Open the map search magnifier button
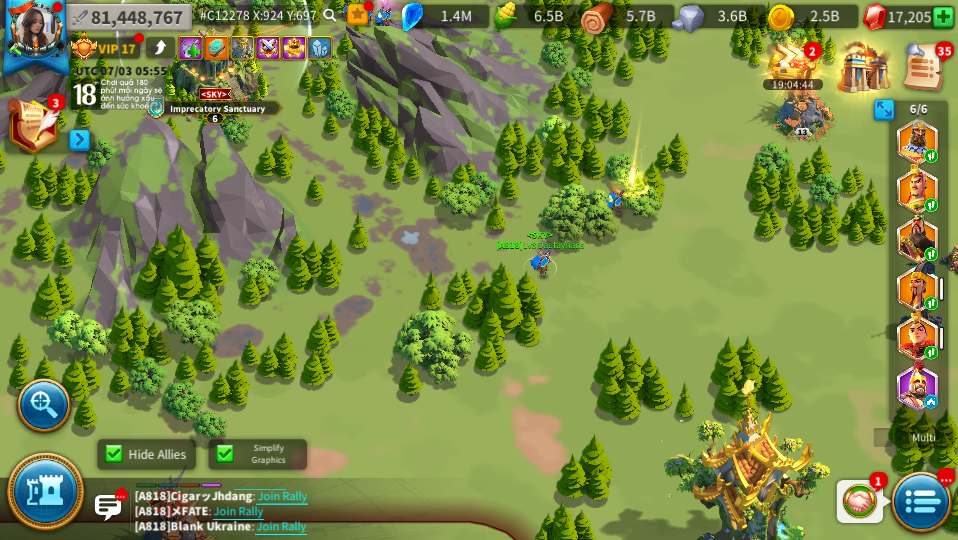 tap(44, 404)
